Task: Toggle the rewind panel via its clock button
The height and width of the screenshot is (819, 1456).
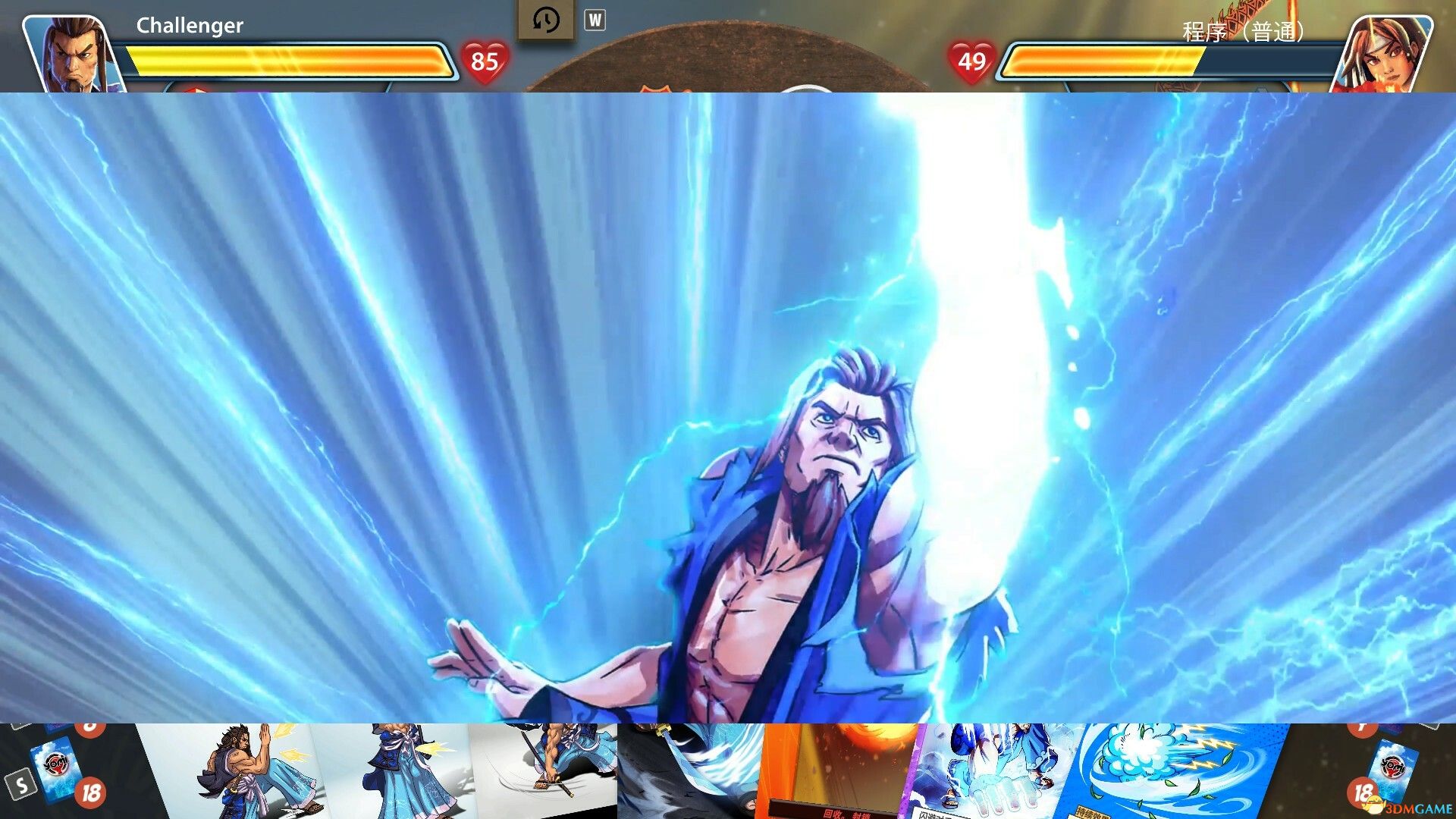Action: (546, 19)
